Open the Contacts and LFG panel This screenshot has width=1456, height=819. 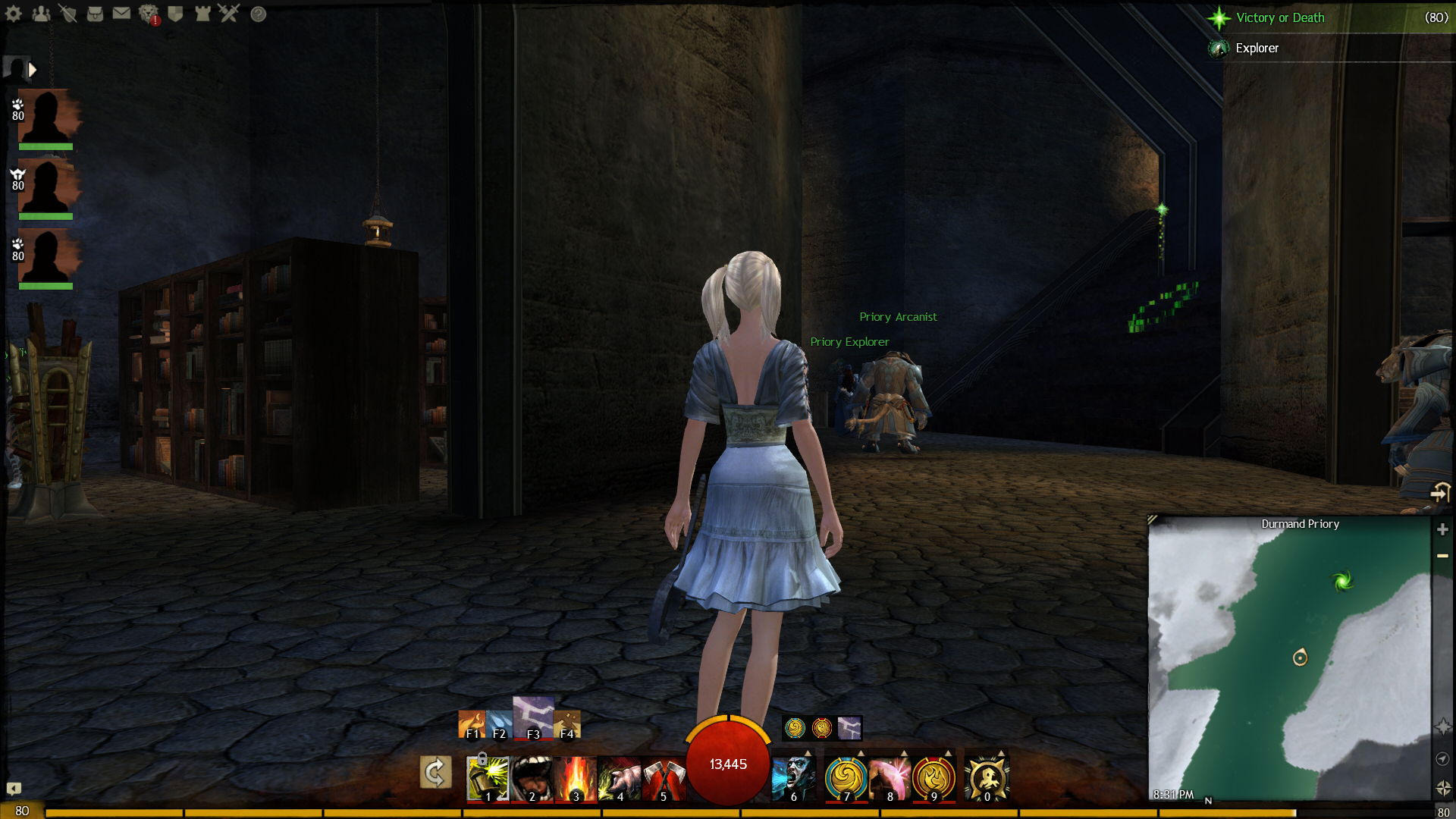pos(41,14)
